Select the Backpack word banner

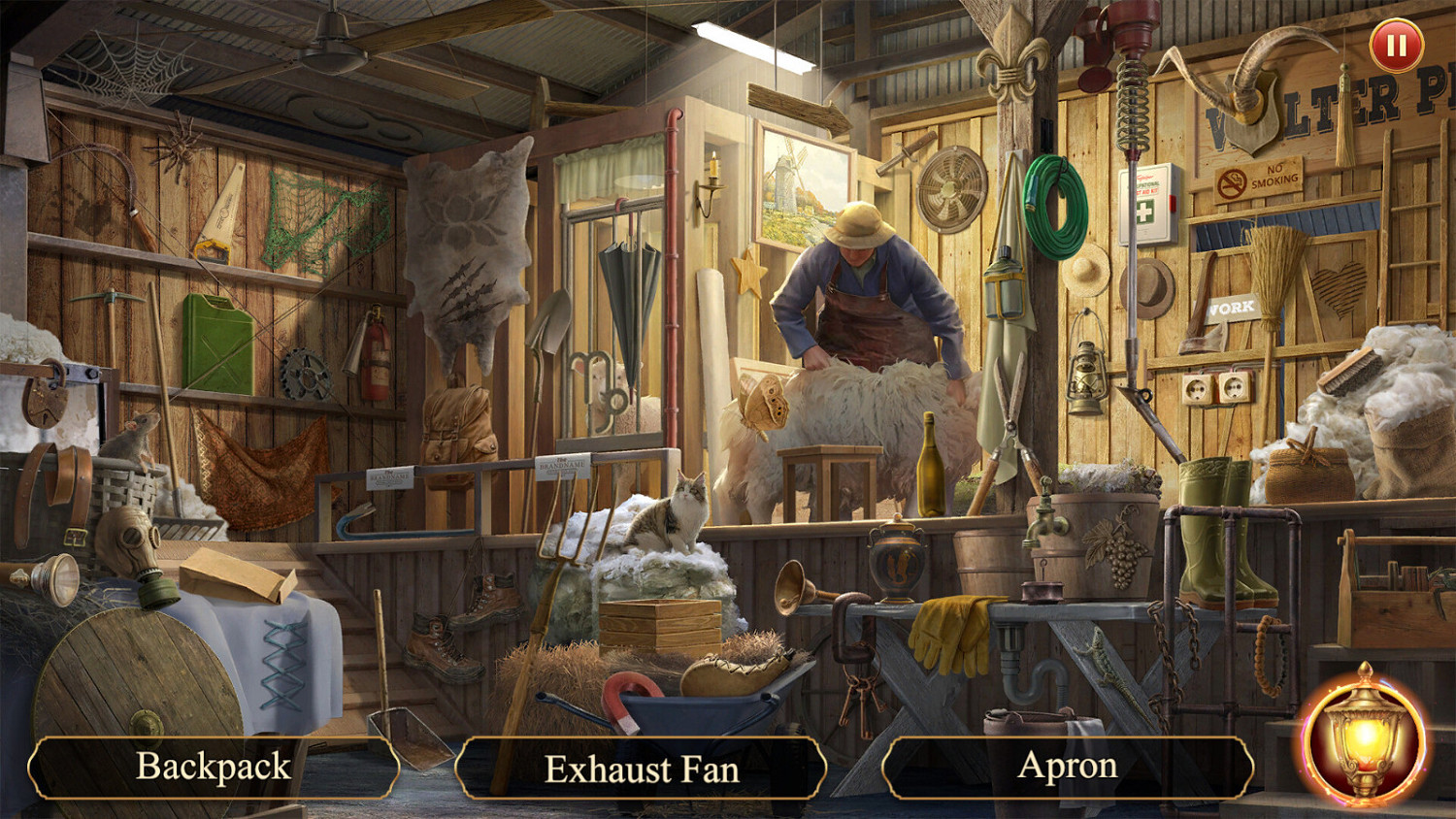pyautogui.click(x=215, y=766)
